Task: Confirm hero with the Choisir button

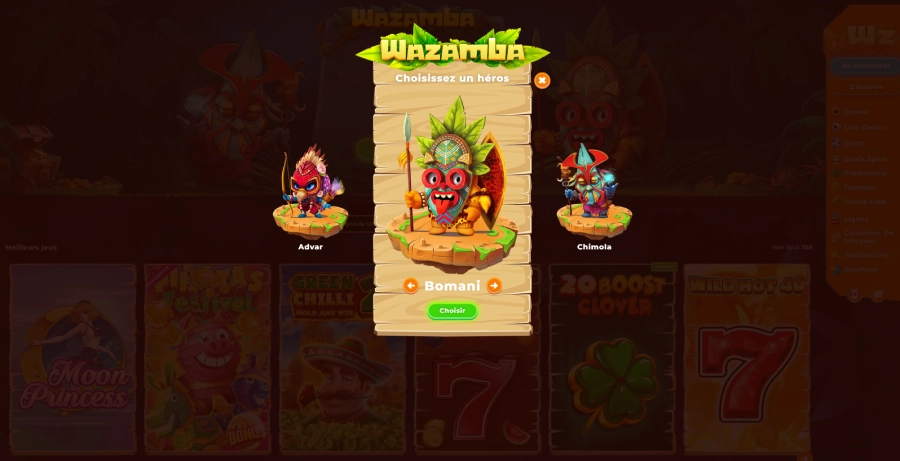Action: 452,311
